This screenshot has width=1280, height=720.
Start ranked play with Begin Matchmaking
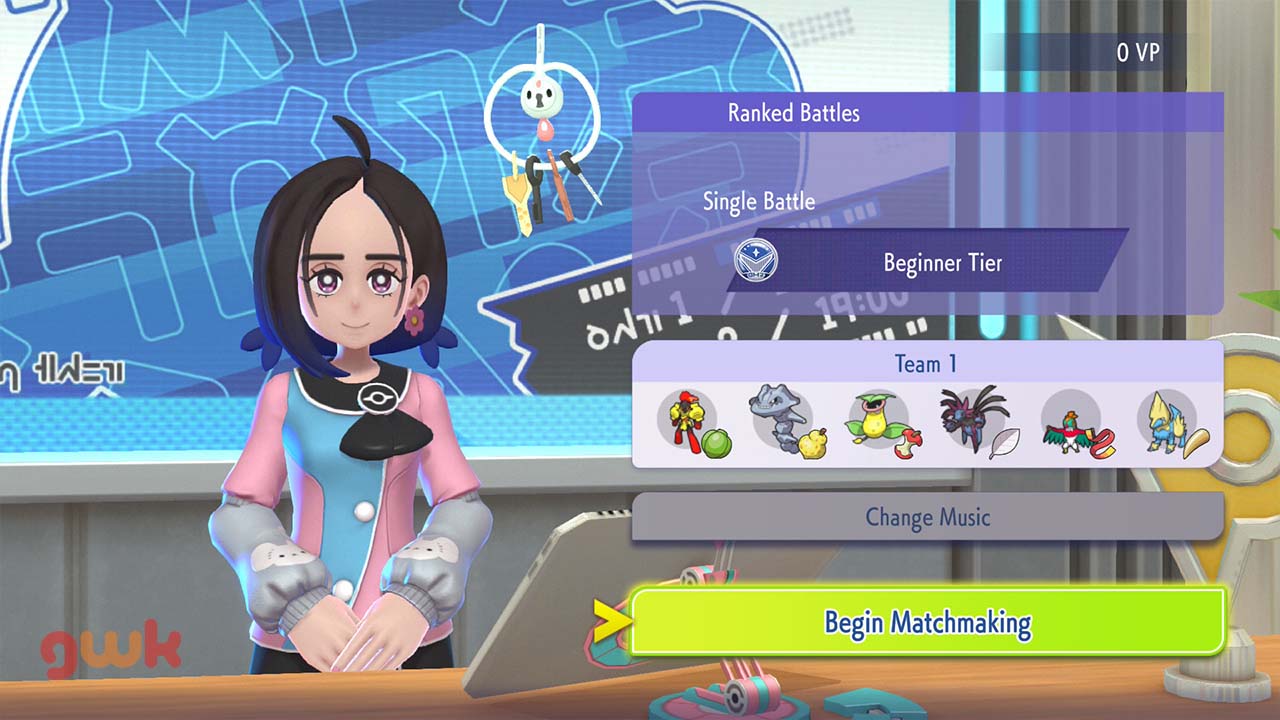click(927, 622)
